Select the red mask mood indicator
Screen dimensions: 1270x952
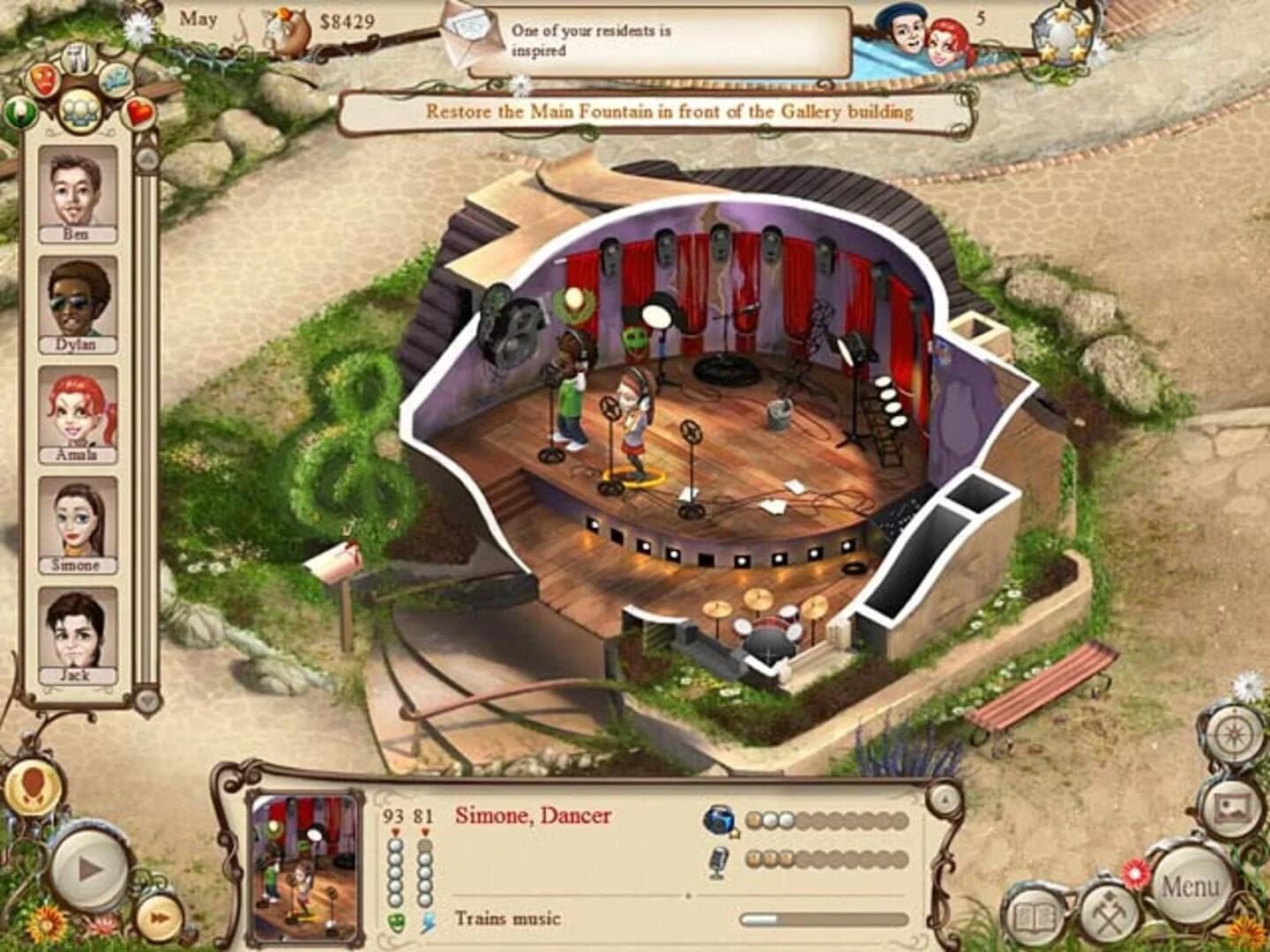43,80
